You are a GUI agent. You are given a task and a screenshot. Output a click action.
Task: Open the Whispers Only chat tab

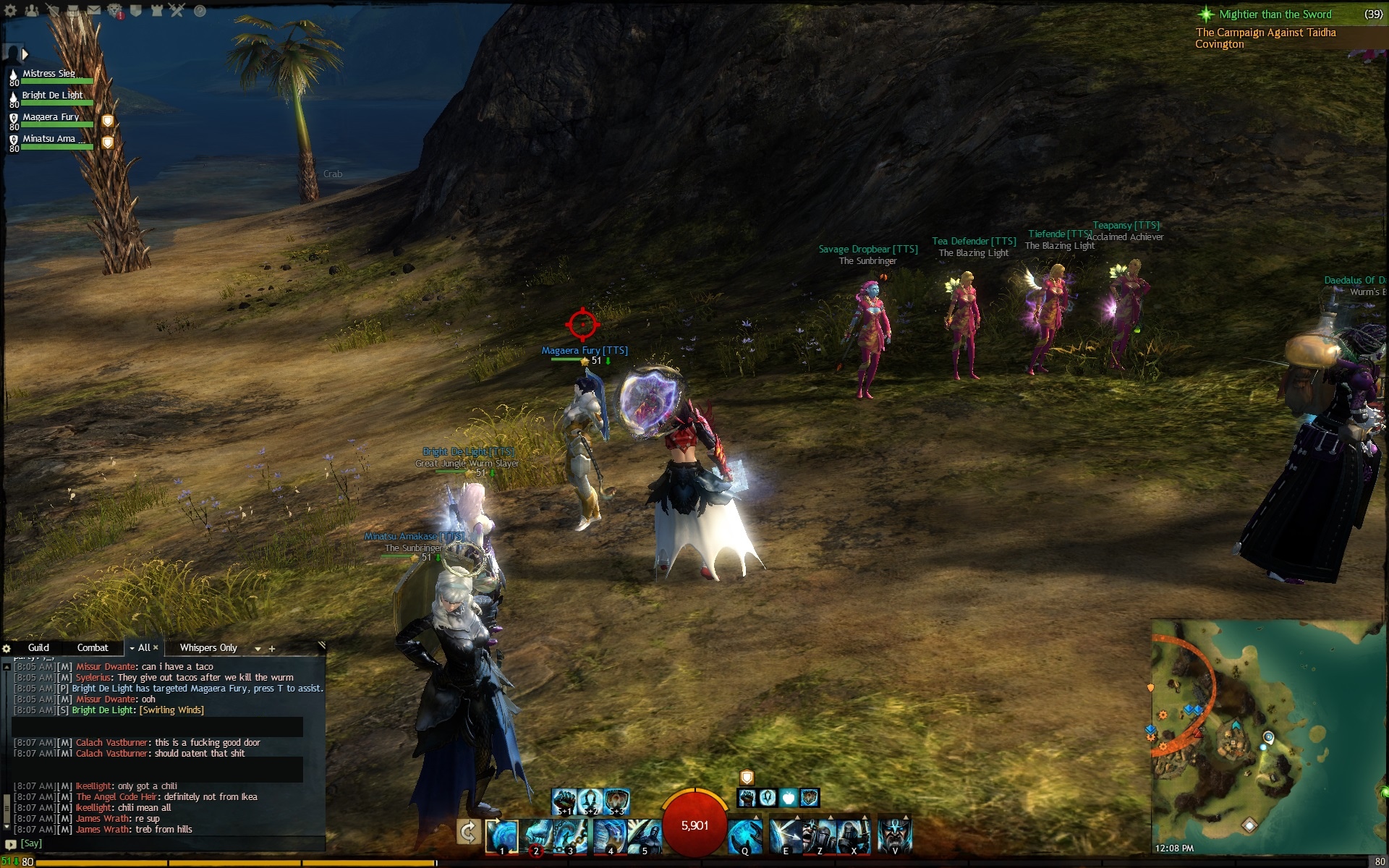pyautogui.click(x=208, y=647)
